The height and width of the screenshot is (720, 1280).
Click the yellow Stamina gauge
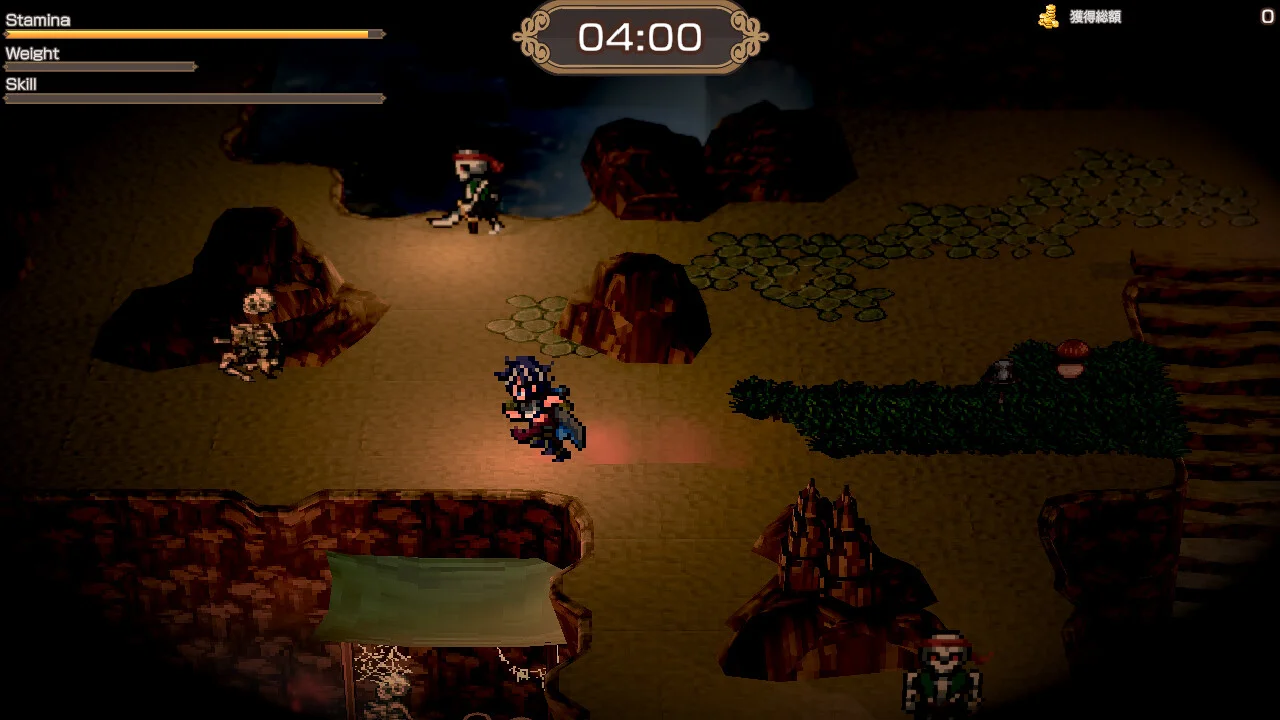[x=190, y=34]
